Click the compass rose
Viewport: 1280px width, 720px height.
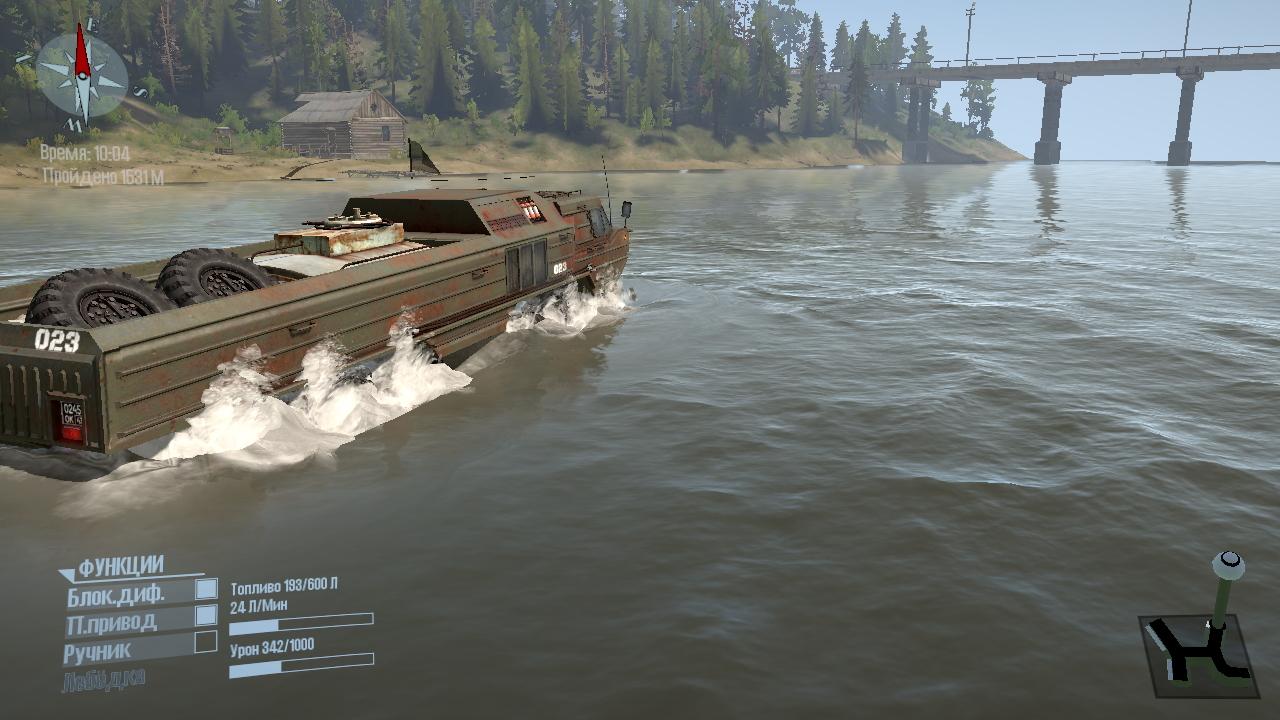[x=82, y=75]
